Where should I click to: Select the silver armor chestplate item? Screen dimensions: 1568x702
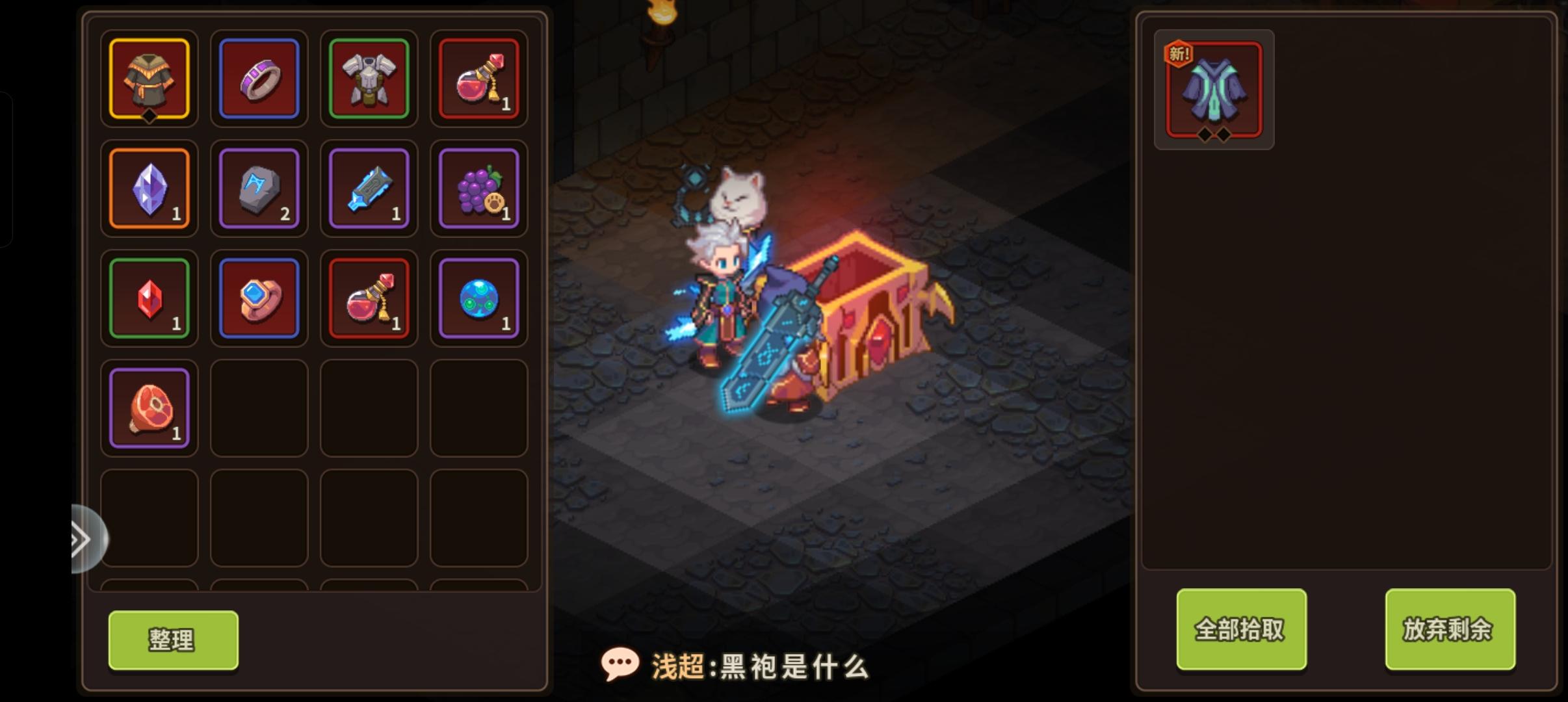tap(369, 79)
